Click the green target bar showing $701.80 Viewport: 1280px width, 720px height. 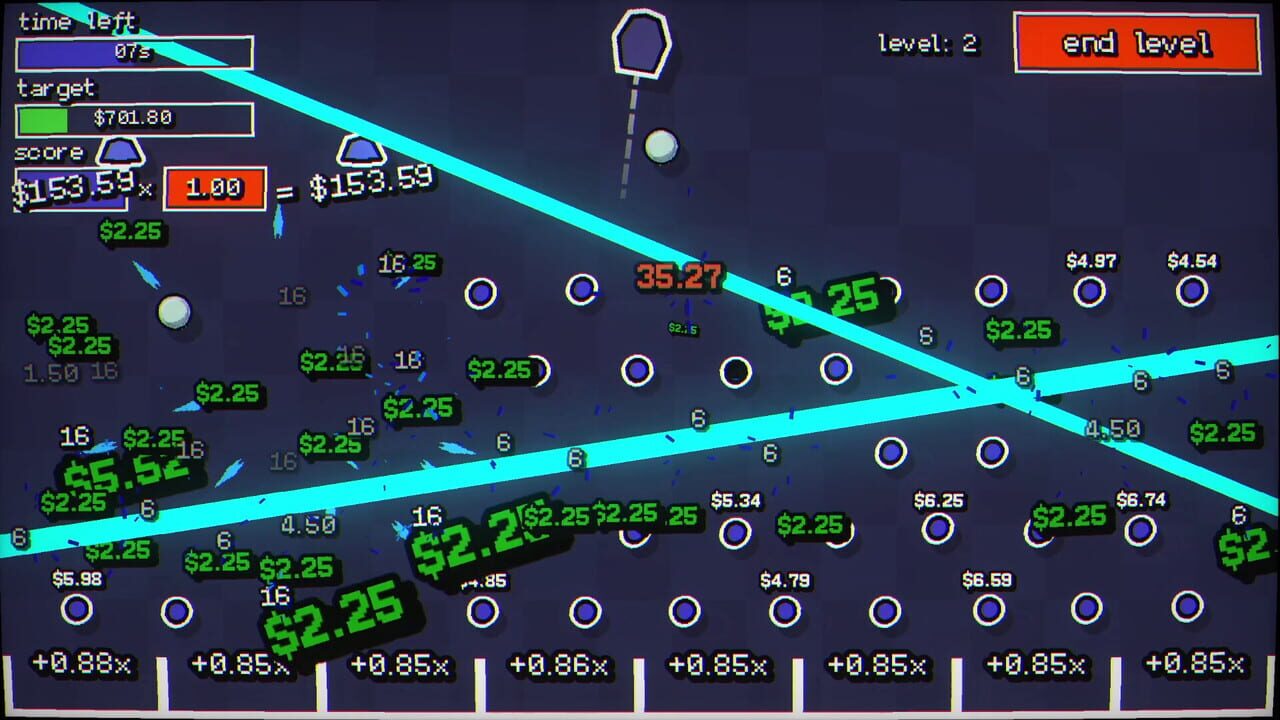tap(134, 118)
